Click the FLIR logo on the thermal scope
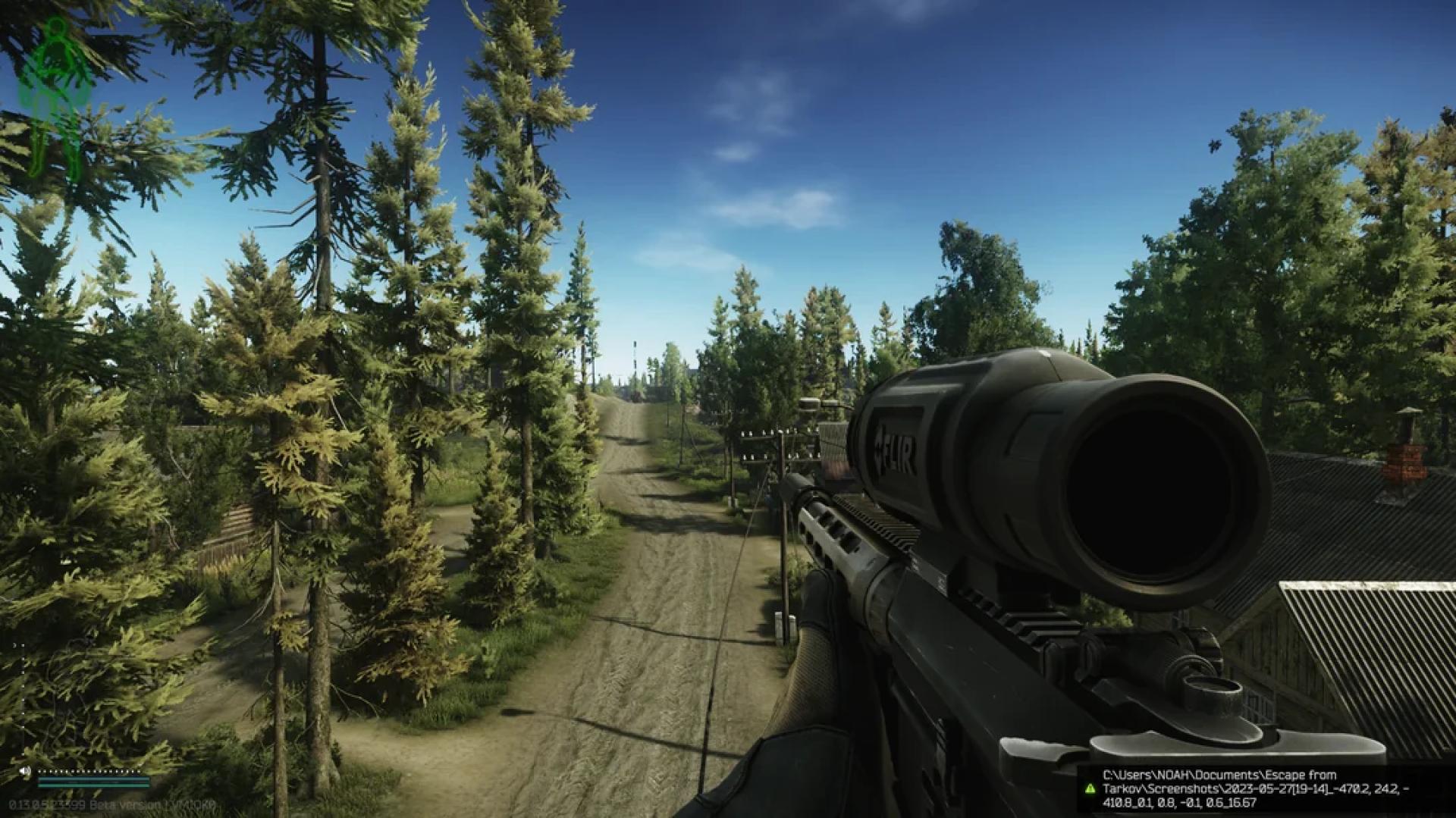Screen dimensions: 1456x818 [895, 449]
